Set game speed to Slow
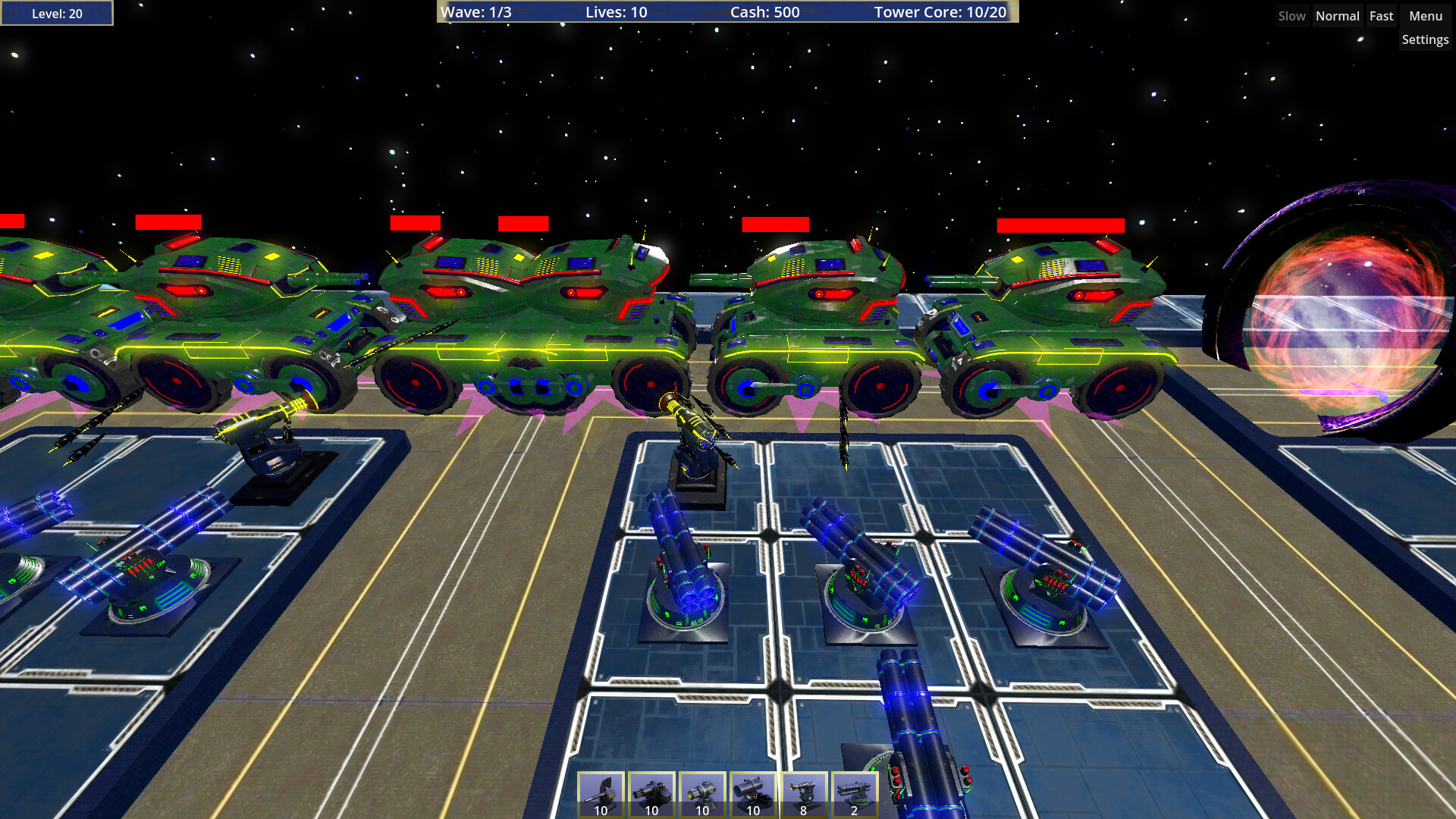 click(1291, 15)
